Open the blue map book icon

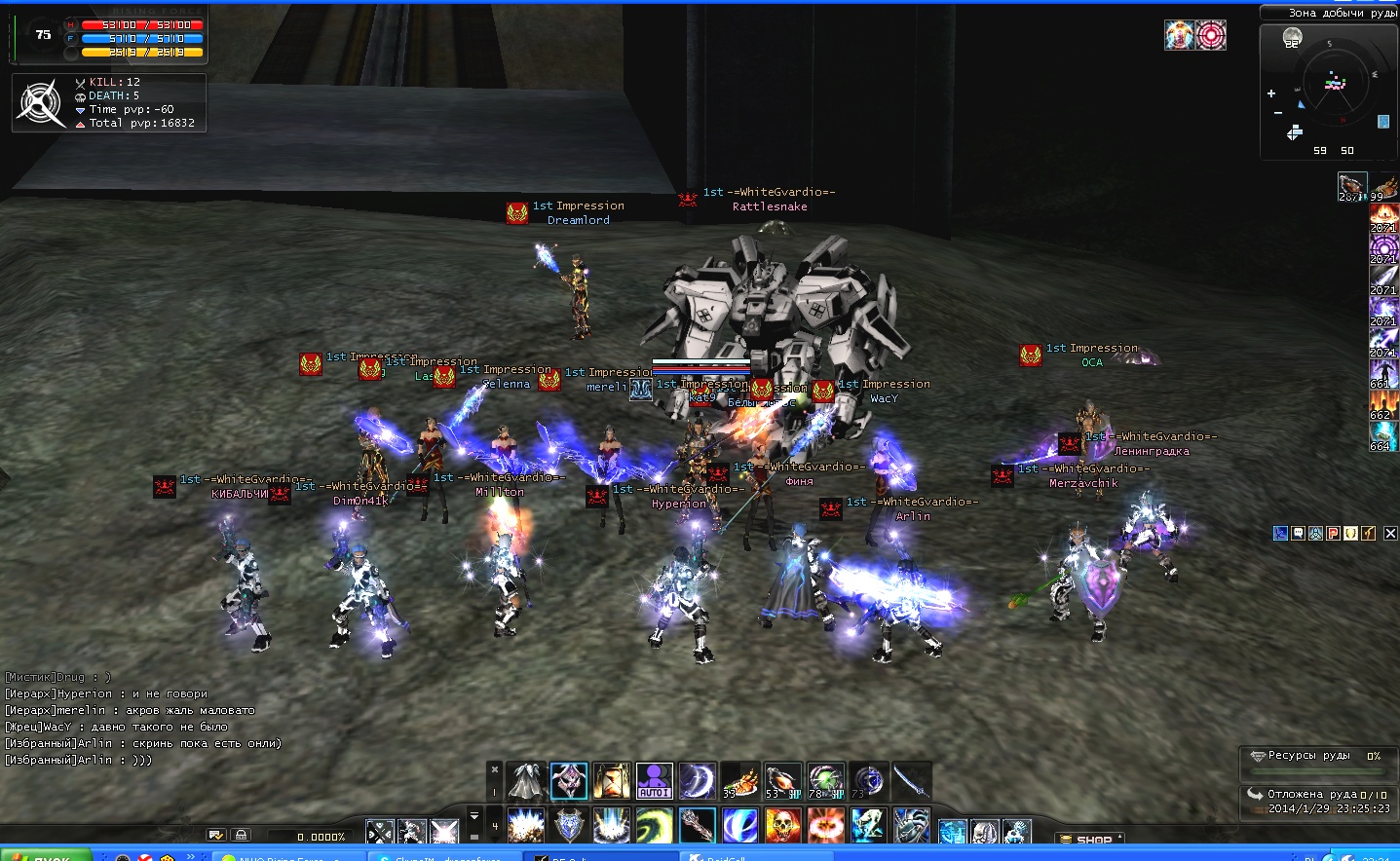[1382, 122]
